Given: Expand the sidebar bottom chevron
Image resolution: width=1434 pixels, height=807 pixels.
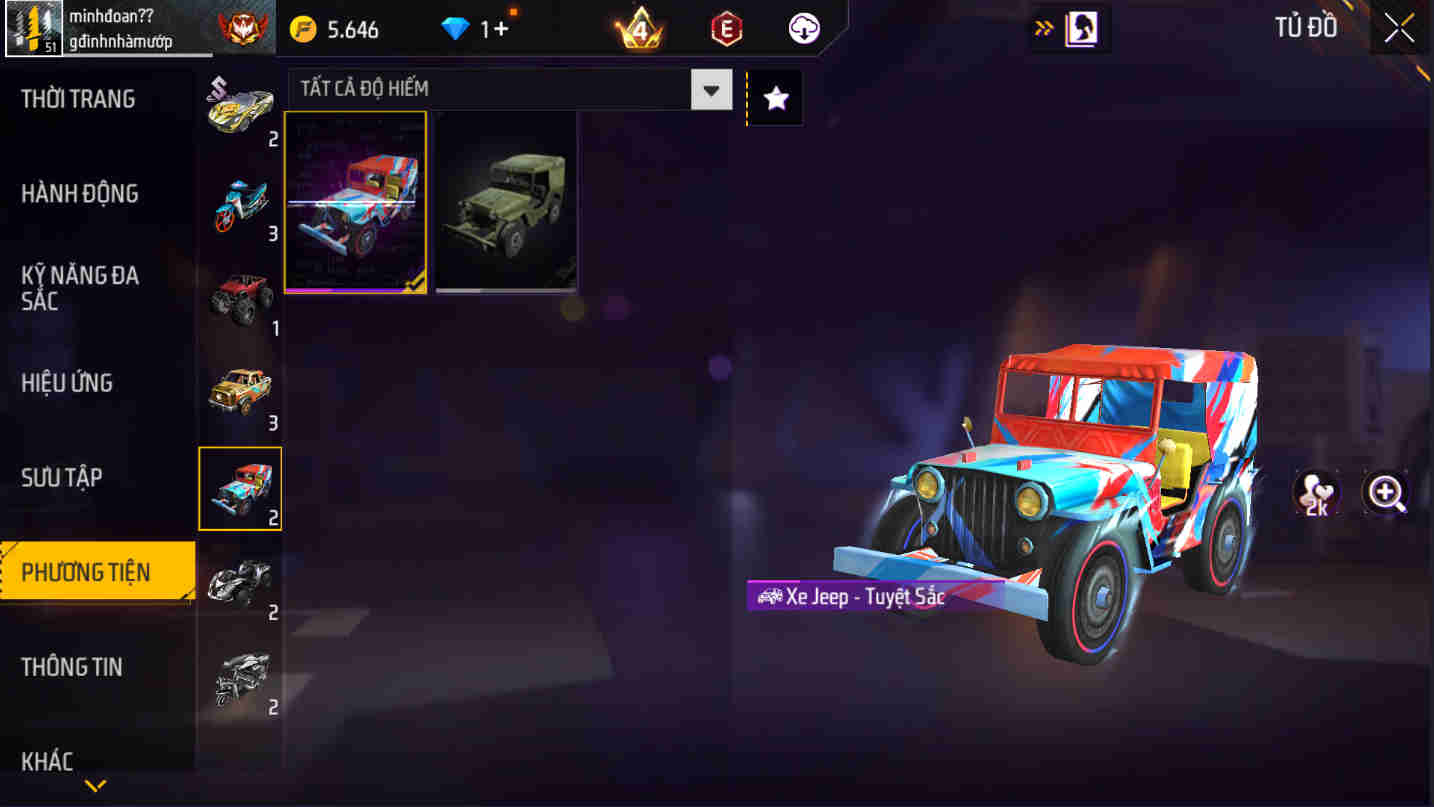Looking at the screenshot, I should (x=94, y=786).
